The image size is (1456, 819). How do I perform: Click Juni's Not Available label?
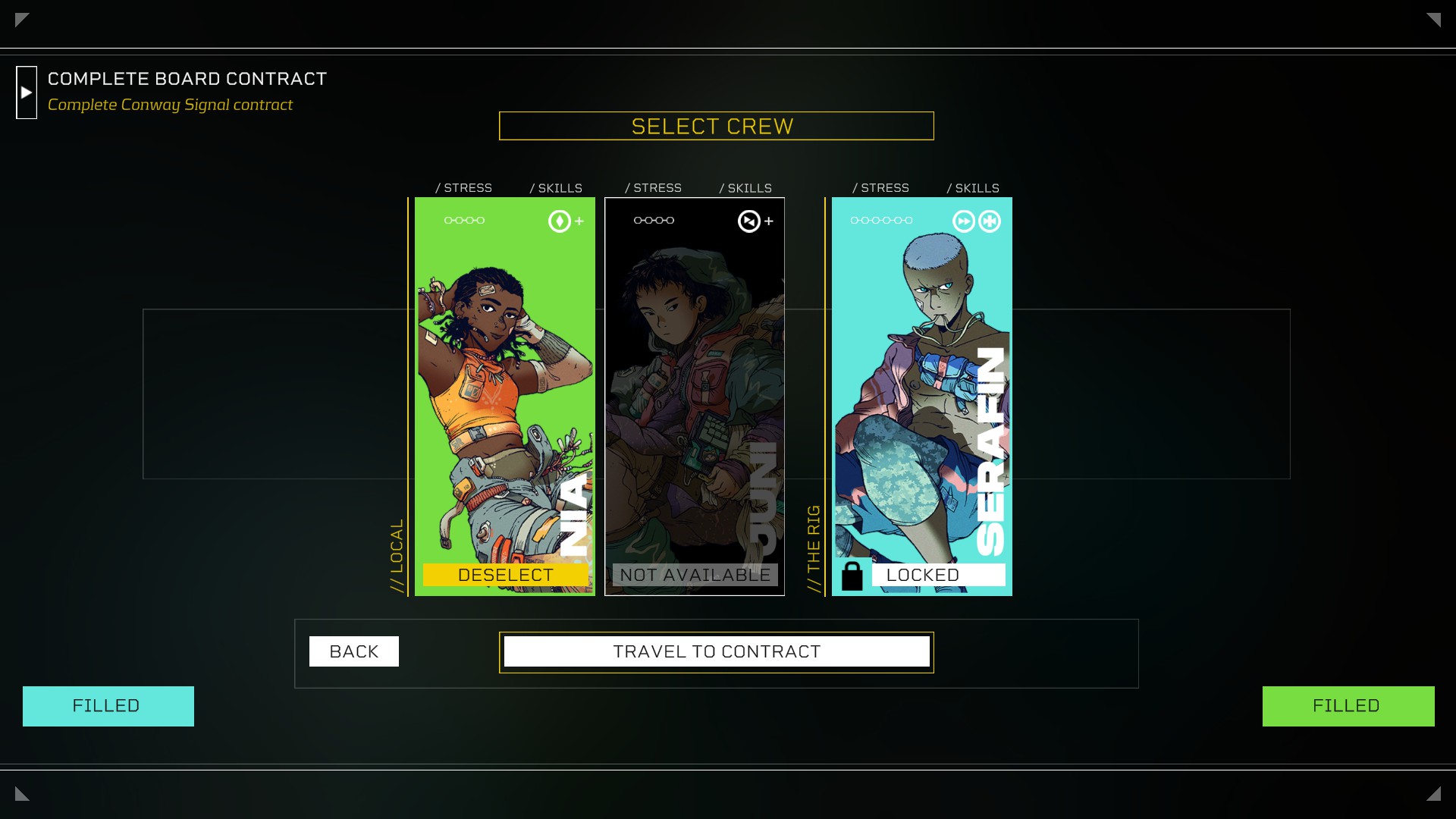695,575
